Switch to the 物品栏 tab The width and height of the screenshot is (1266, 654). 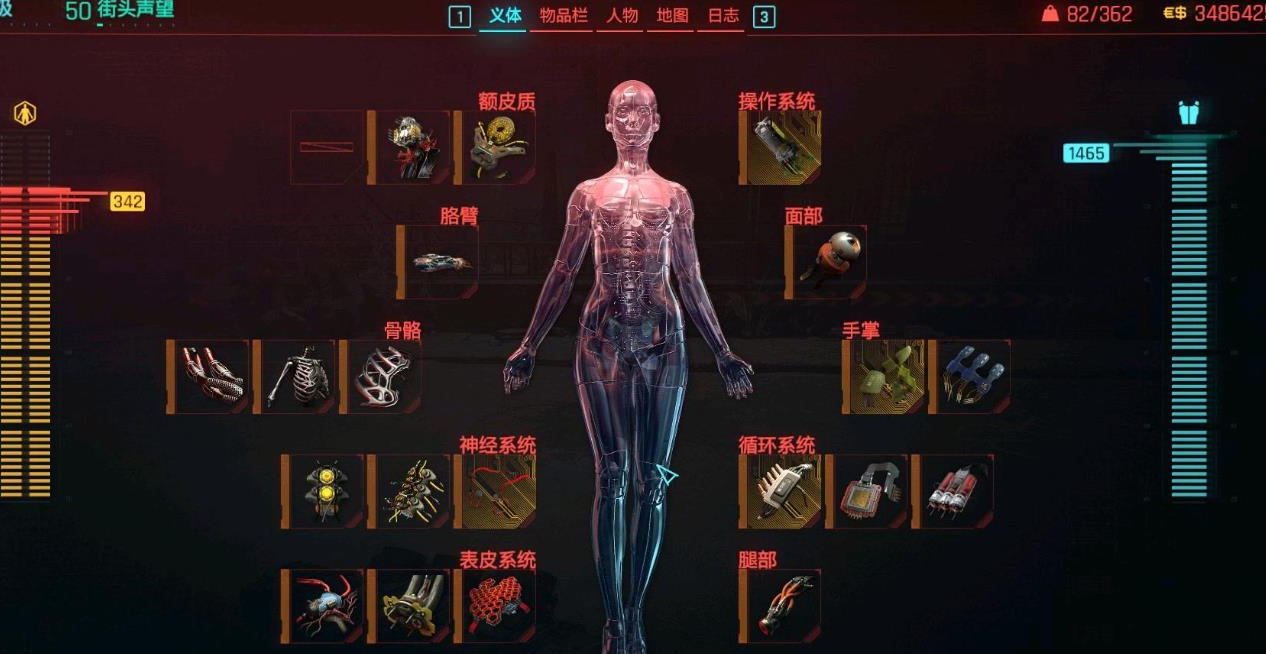click(x=562, y=16)
